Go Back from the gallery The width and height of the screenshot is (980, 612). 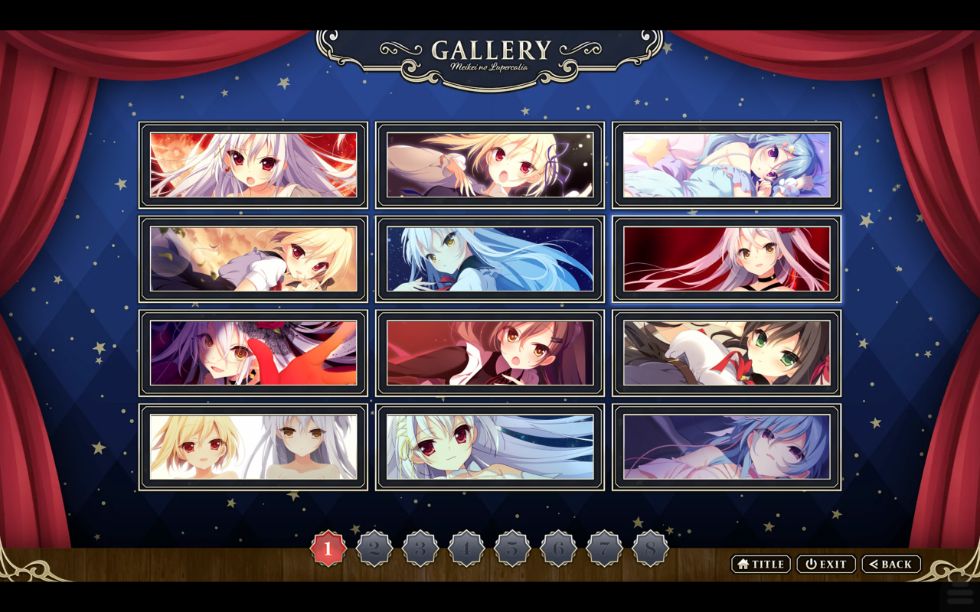tap(891, 564)
